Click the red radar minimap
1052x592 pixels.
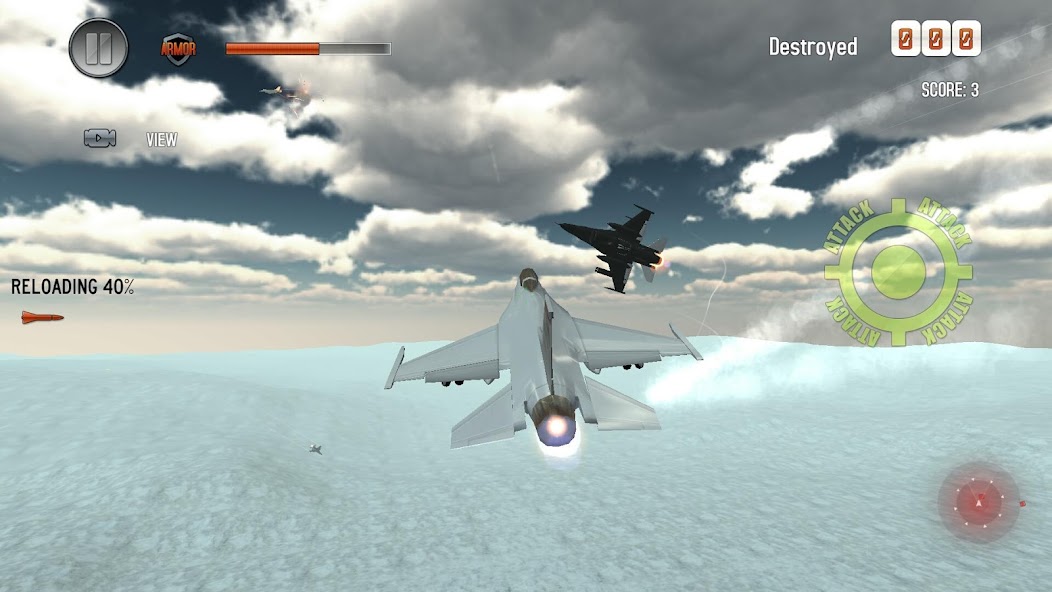tap(979, 502)
